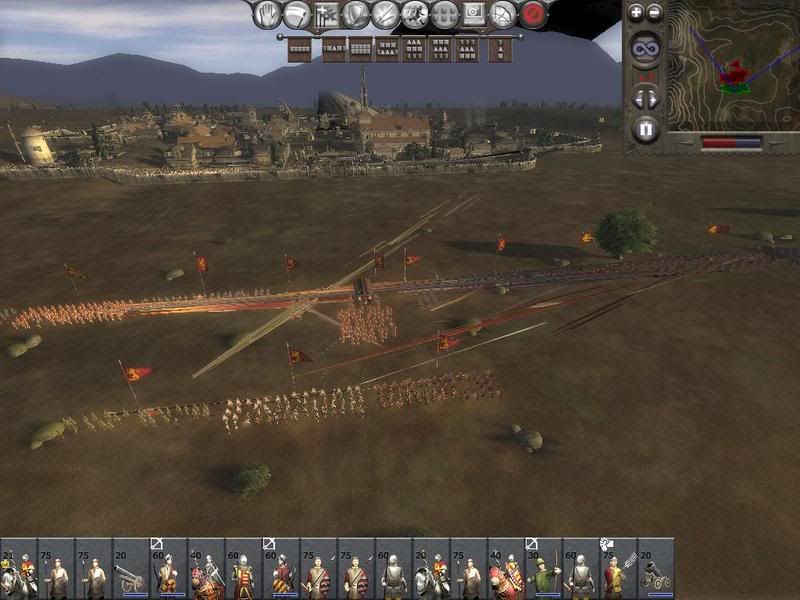Screen dimensions: 800x600
Task: Click the open hand halt button
Action: pyautogui.click(x=267, y=15)
